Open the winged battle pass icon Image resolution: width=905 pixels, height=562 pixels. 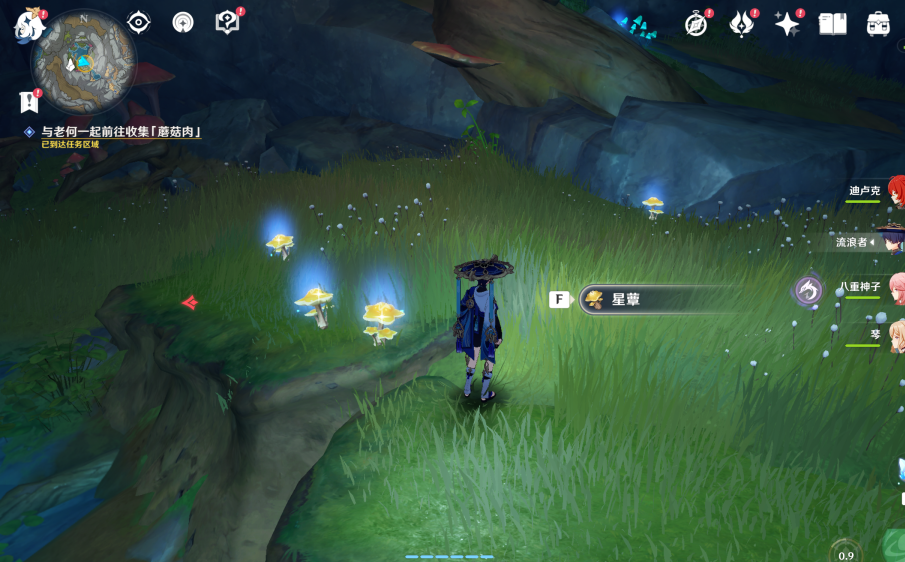click(x=742, y=24)
